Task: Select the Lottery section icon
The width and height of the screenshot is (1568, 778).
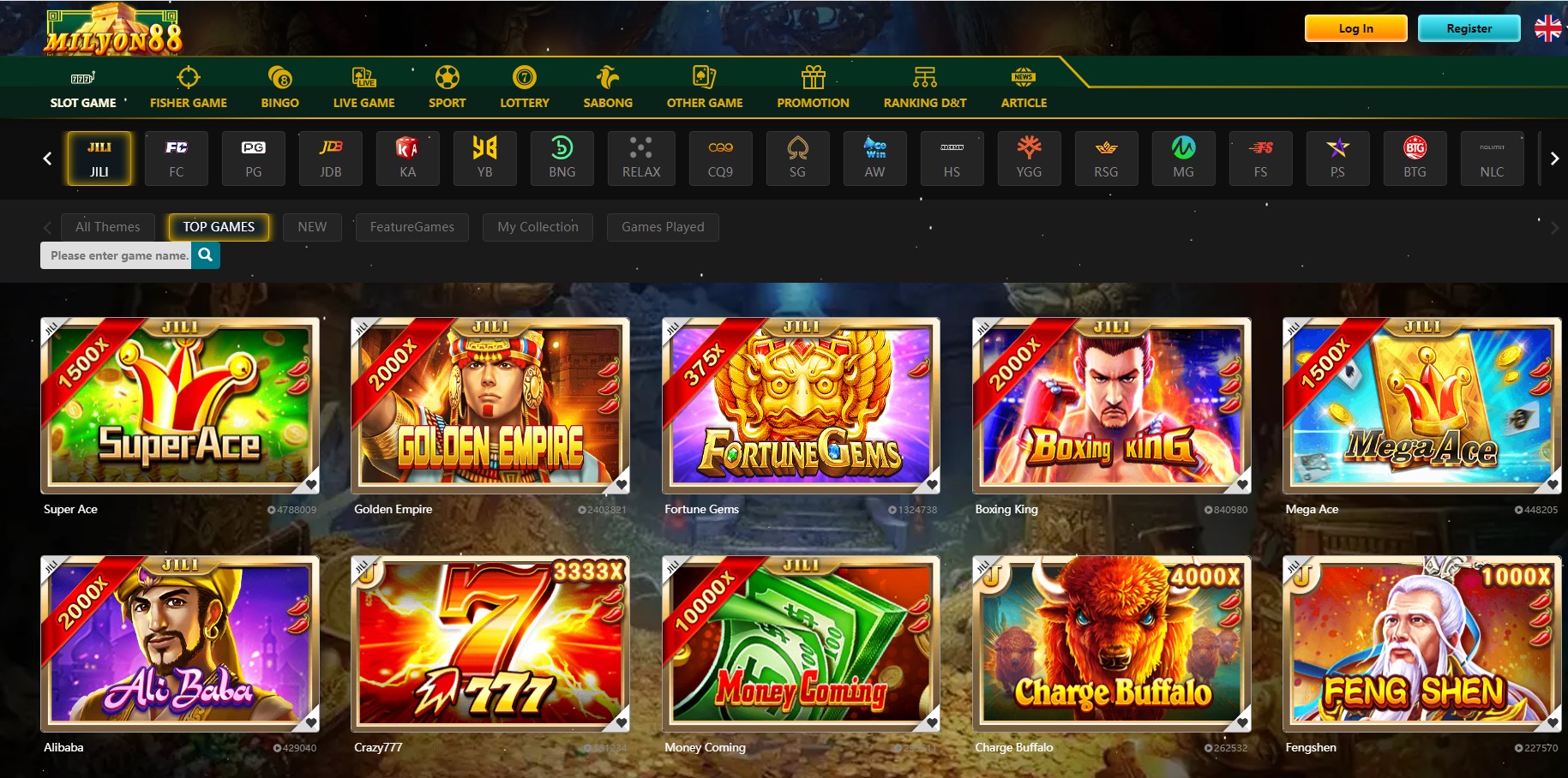Action: click(x=524, y=75)
